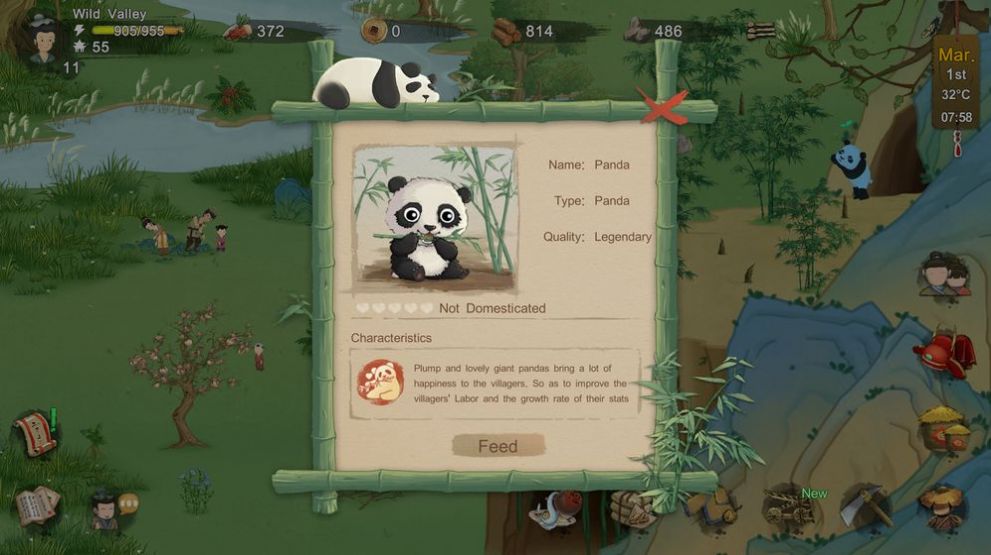Close the panda info panel
This screenshot has height=555, width=991.
(x=664, y=106)
